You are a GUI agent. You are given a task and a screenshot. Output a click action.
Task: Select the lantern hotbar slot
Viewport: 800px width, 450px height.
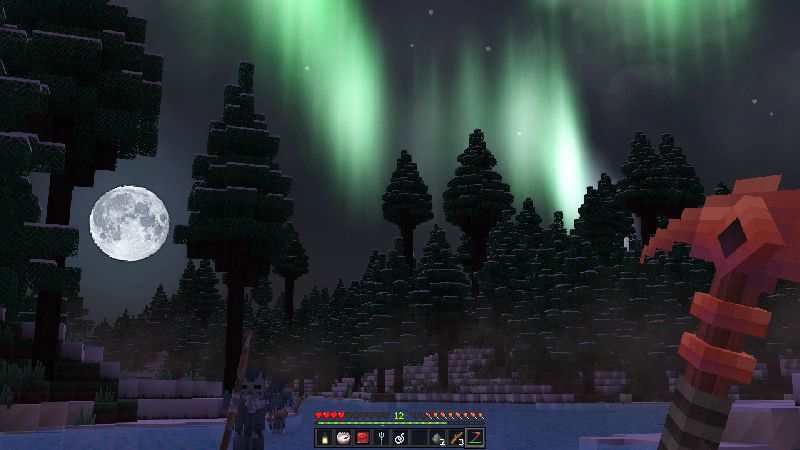click(325, 438)
